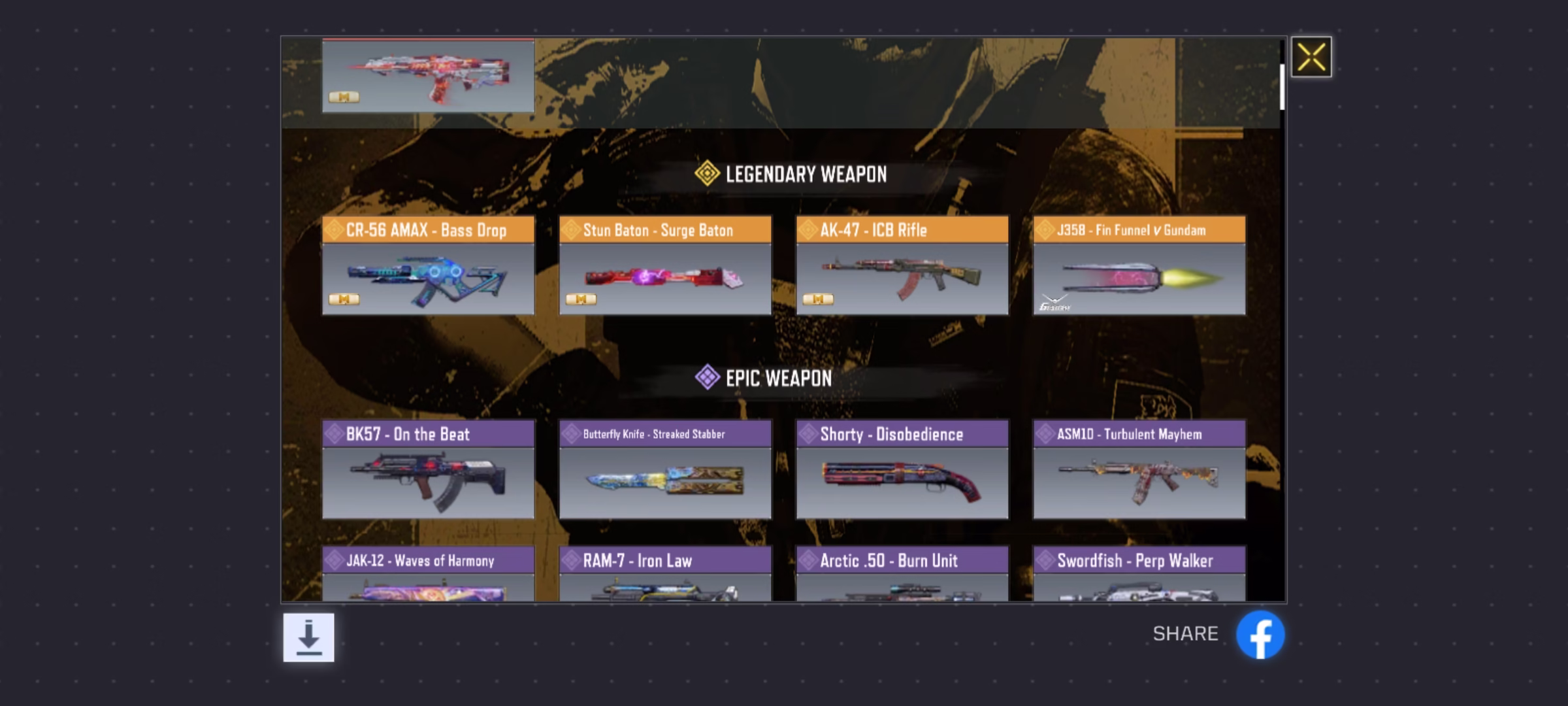This screenshot has width=1568, height=706.
Task: Select BK57 - On the Beat weapon
Action: coord(428,469)
